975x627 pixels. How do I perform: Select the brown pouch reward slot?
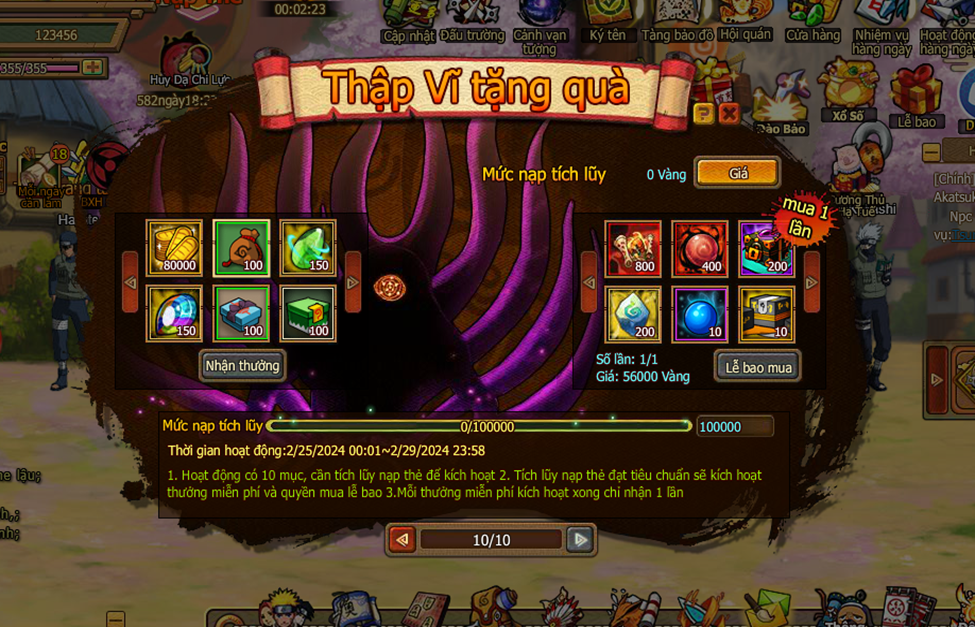coord(241,248)
